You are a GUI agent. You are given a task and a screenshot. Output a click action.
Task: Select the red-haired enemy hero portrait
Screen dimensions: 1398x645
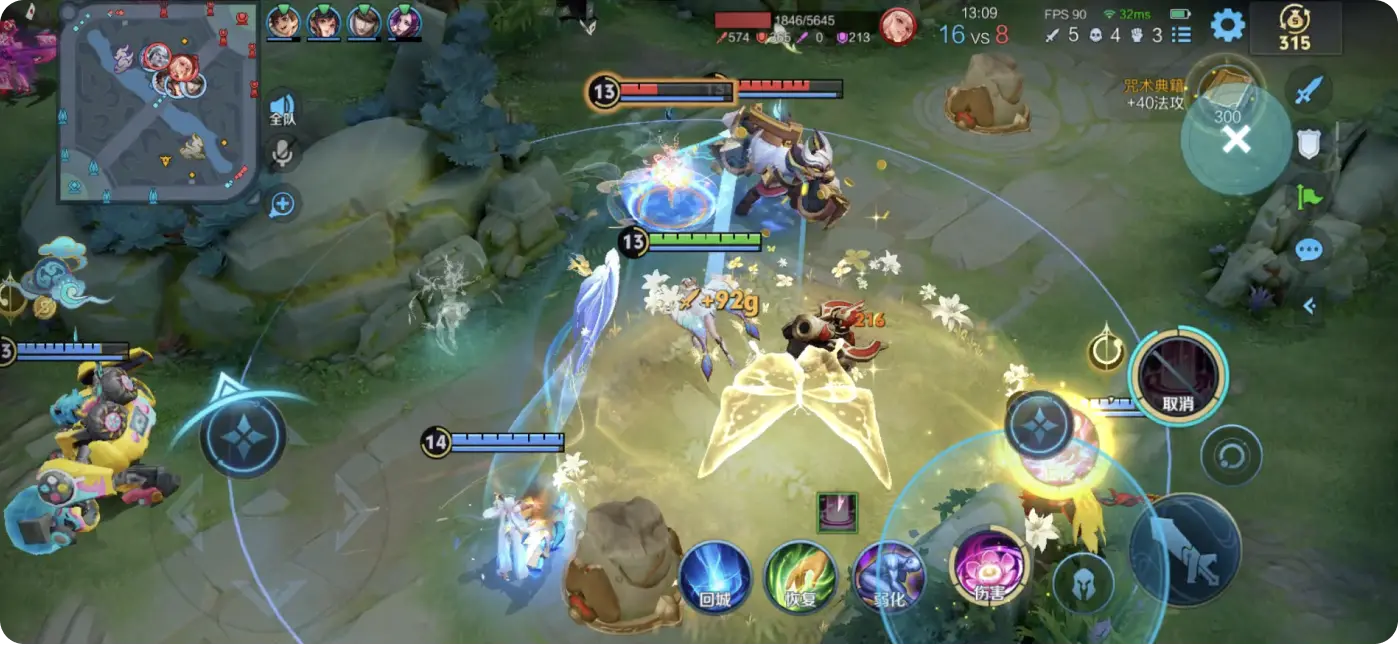coord(897,27)
